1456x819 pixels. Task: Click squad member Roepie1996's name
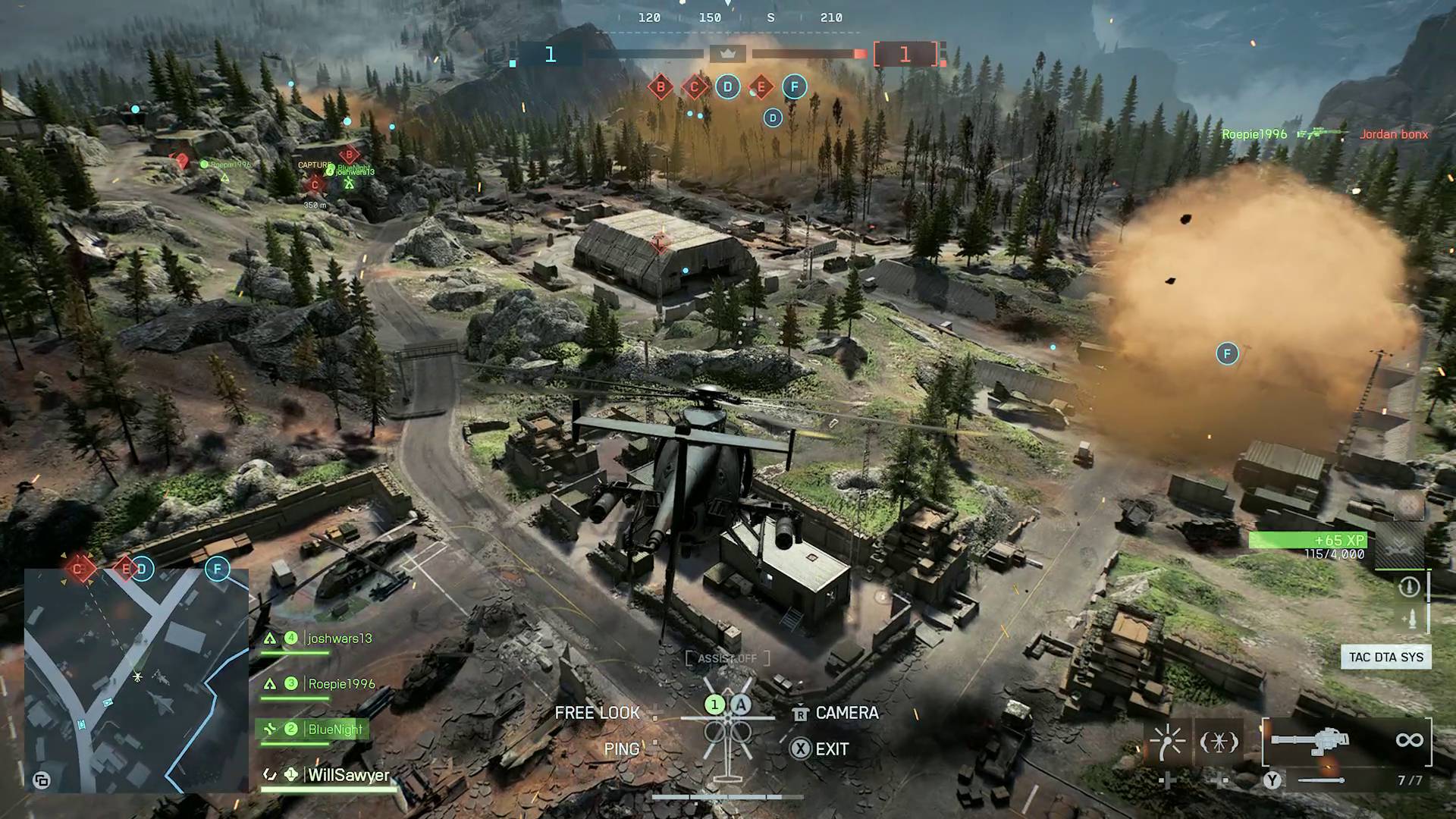coord(341,683)
